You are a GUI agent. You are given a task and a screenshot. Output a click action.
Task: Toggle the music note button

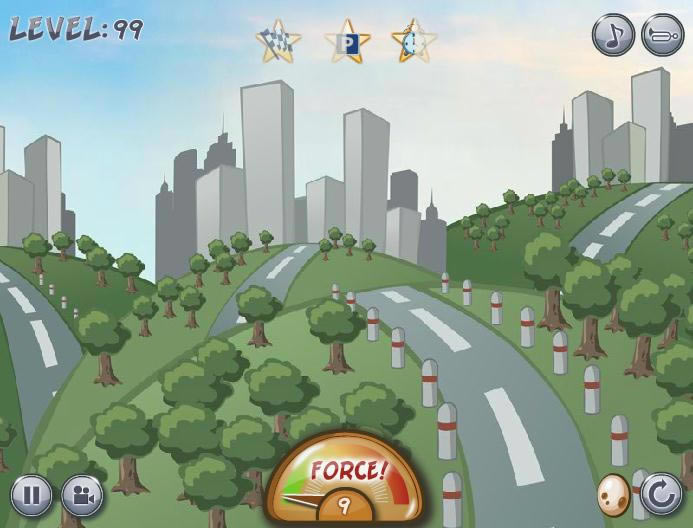(613, 36)
